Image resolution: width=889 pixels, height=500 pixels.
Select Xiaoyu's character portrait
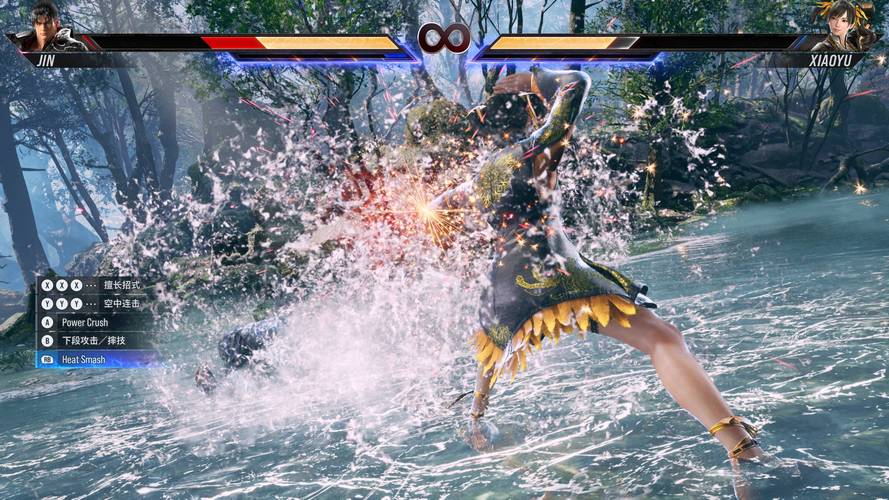pos(844,27)
